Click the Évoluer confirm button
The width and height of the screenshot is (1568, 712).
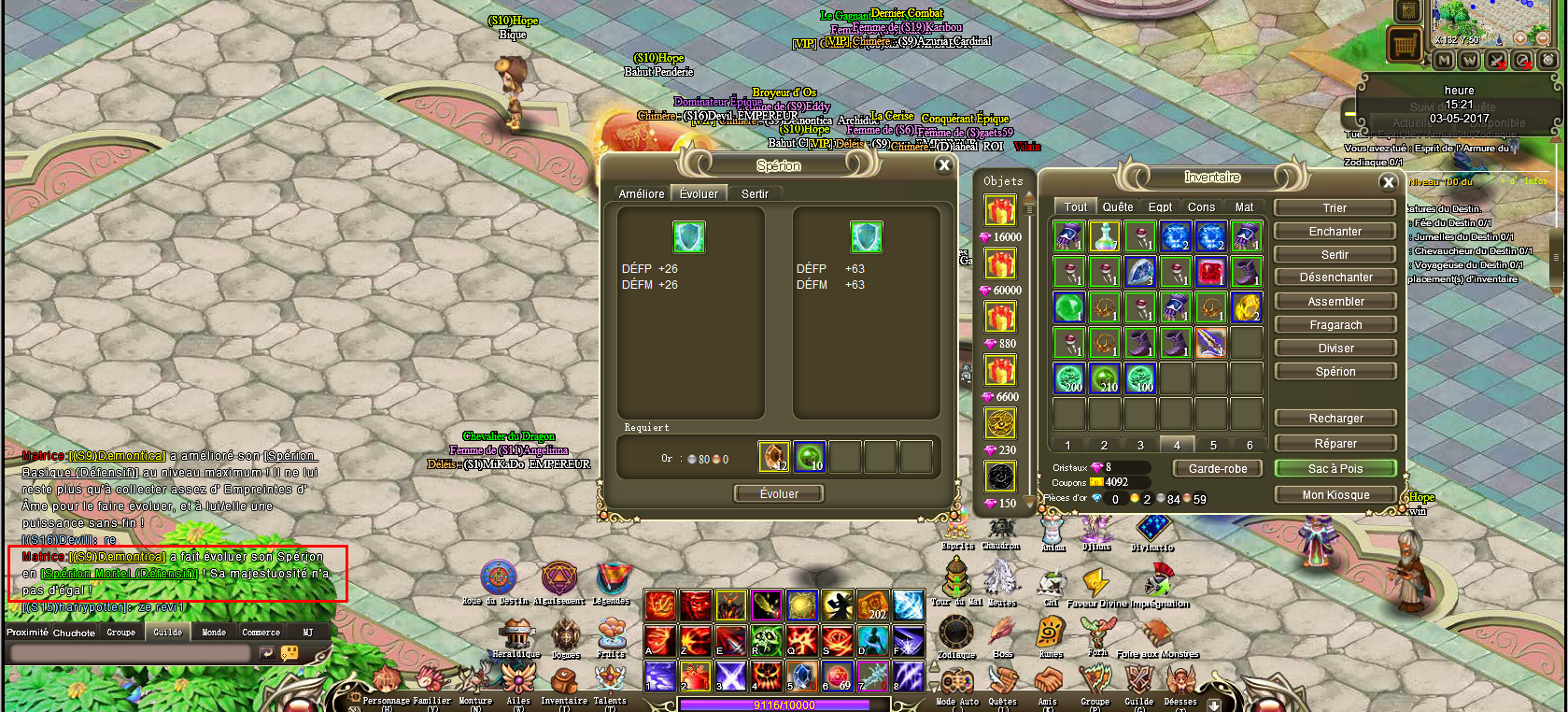pyautogui.click(x=779, y=493)
